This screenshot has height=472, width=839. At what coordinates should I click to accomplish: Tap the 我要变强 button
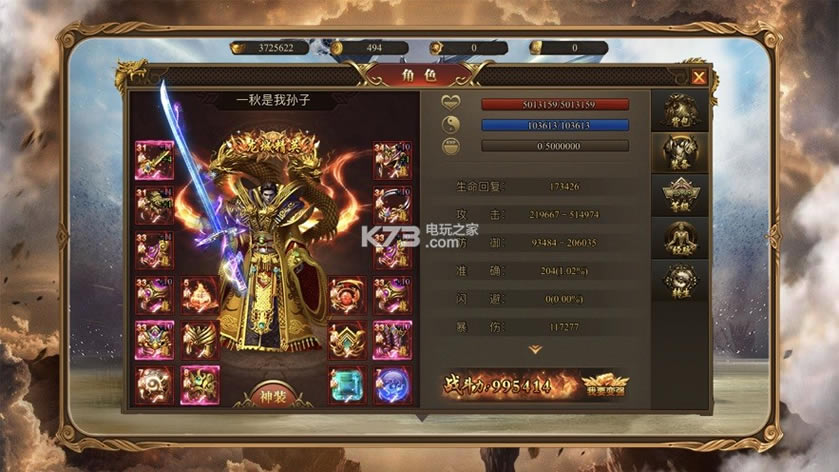[x=605, y=384]
